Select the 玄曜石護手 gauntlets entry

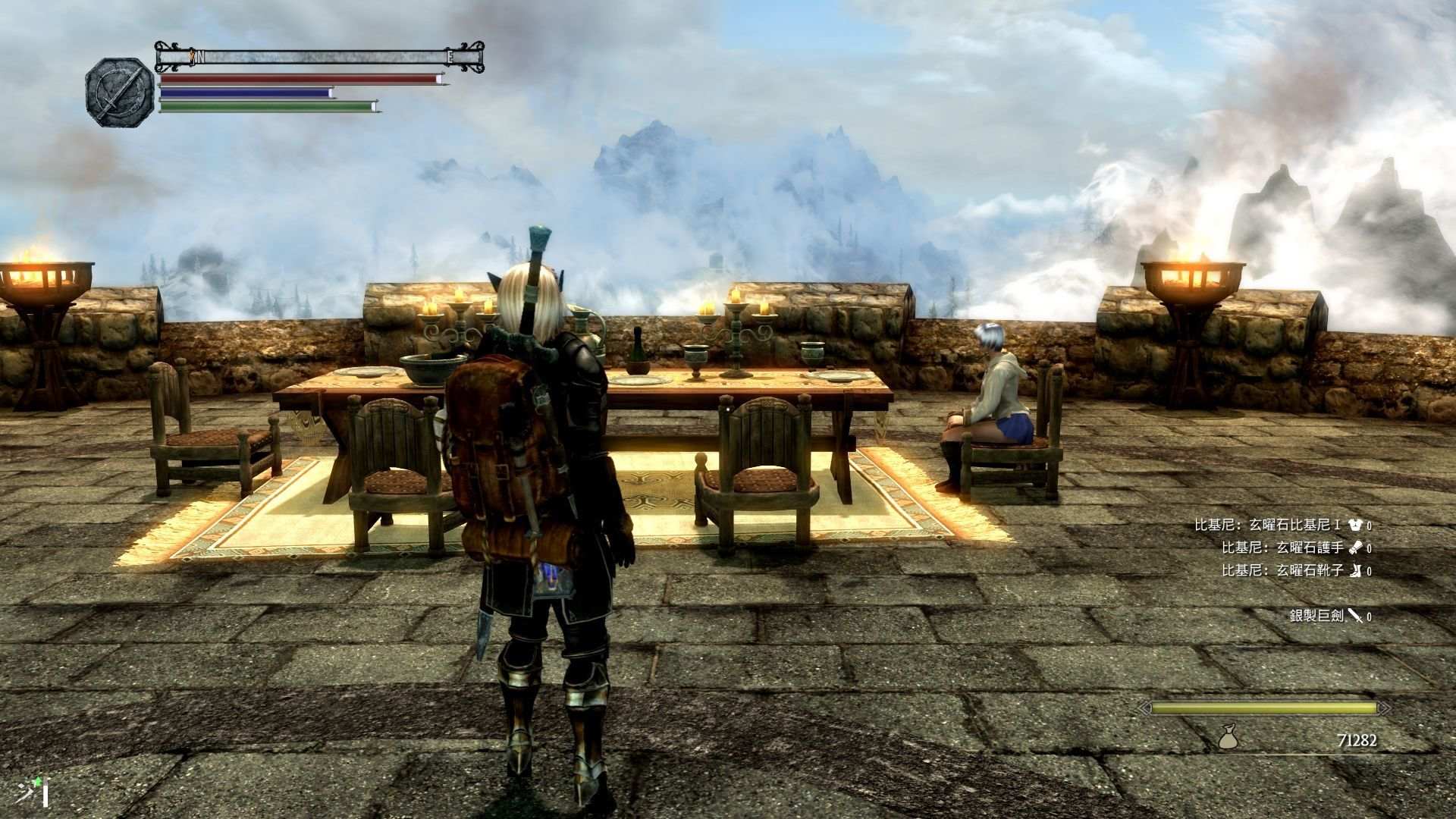click(1295, 548)
